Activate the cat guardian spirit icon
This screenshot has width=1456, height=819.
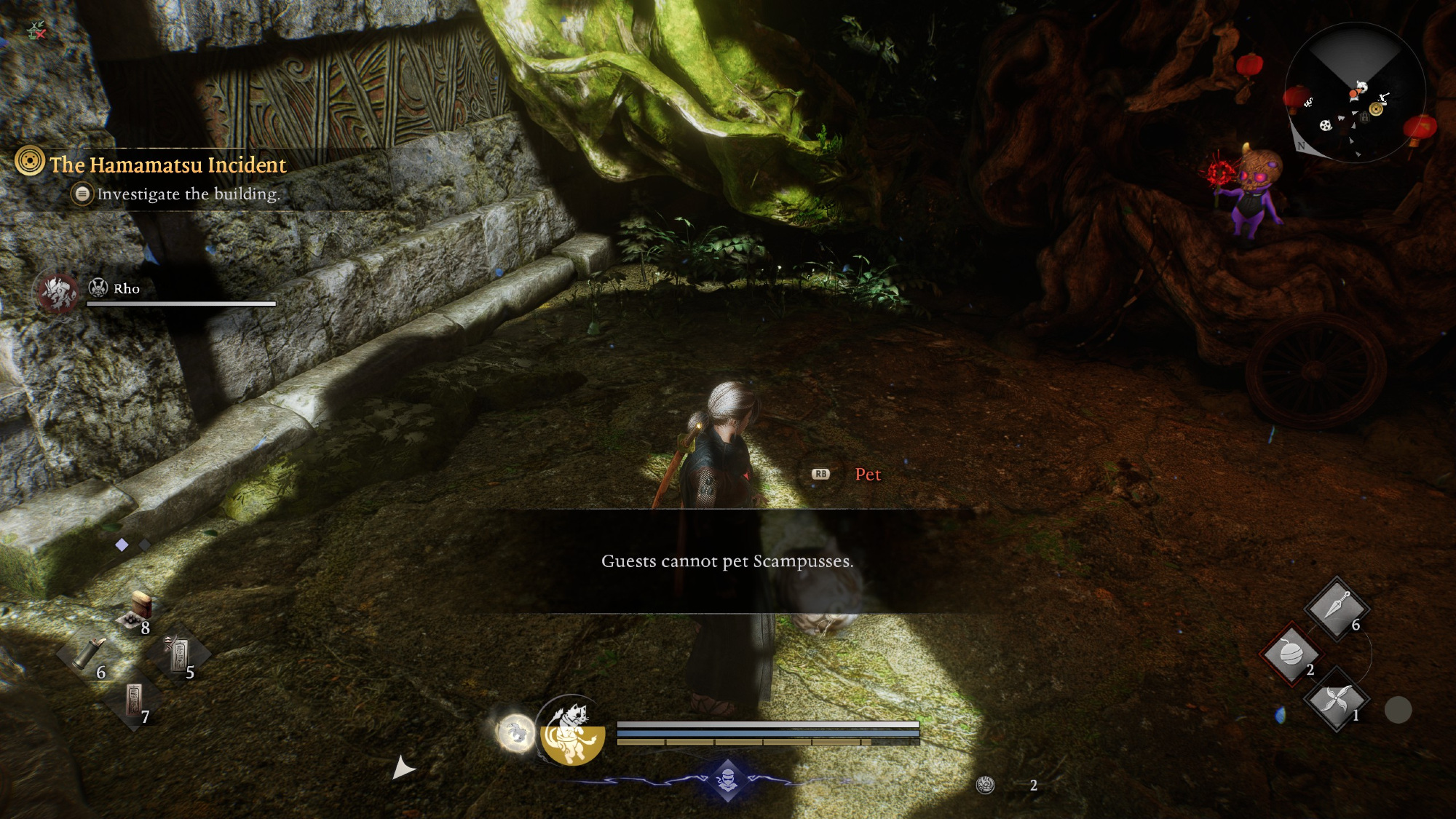tap(573, 730)
